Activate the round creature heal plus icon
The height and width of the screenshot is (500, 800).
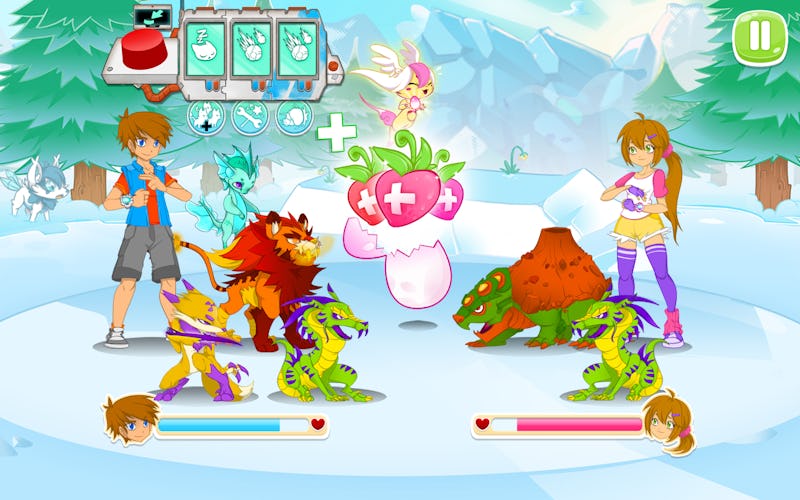(205, 118)
